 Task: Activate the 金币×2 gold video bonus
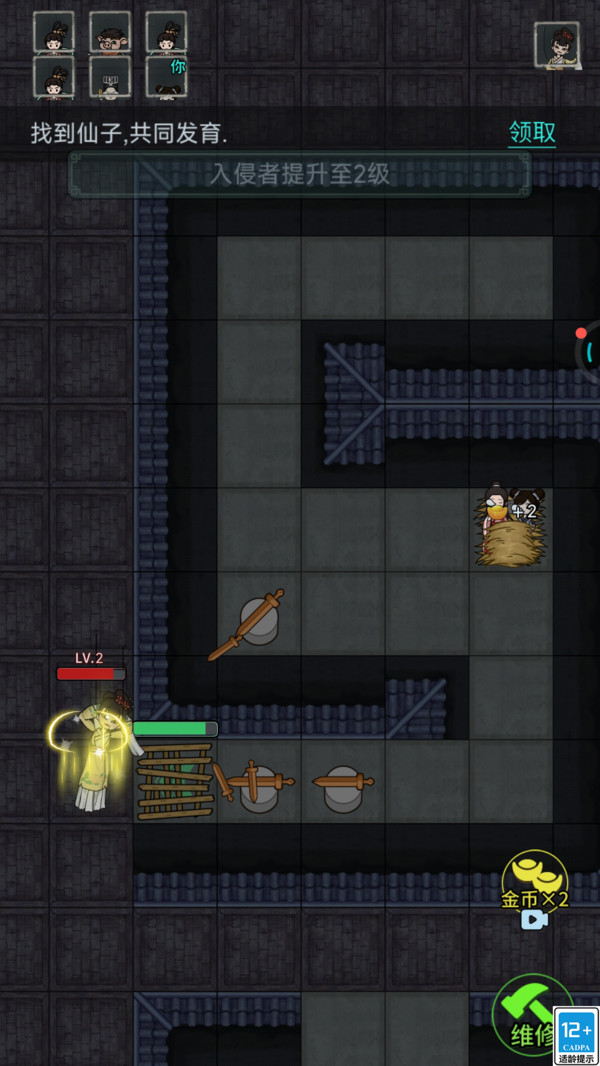535,889
